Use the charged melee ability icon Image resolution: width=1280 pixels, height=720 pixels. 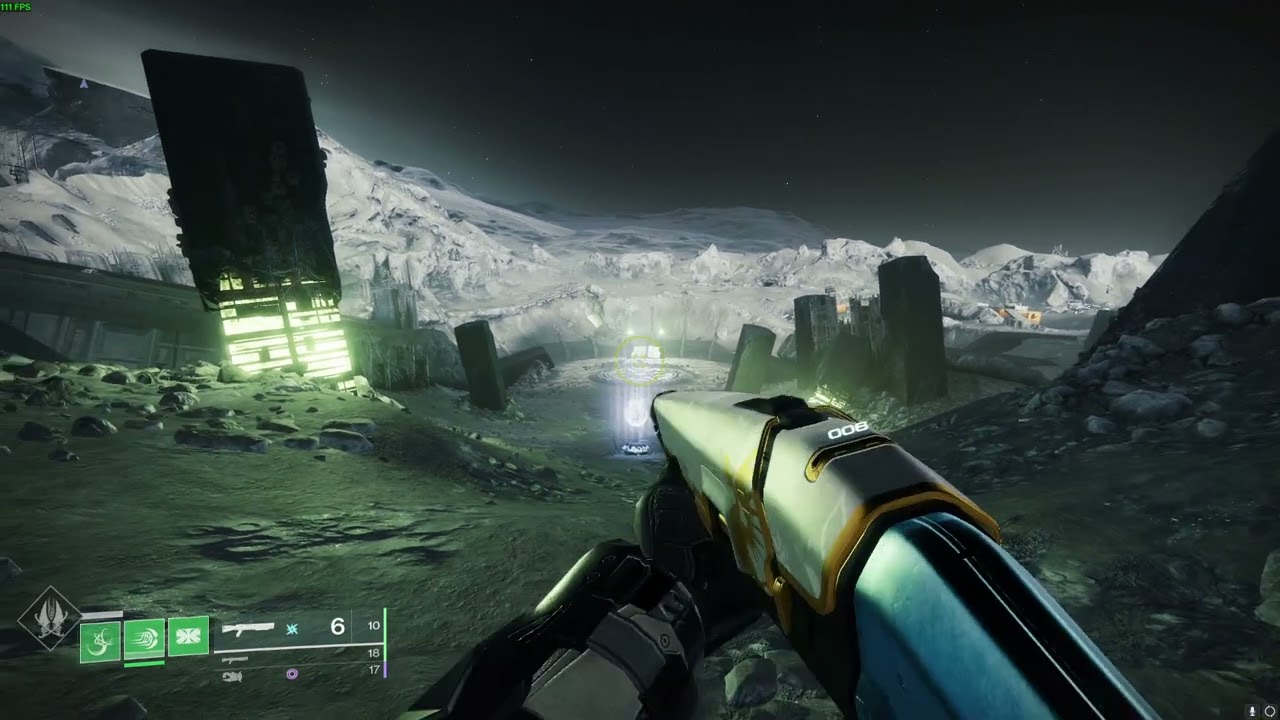(144, 639)
